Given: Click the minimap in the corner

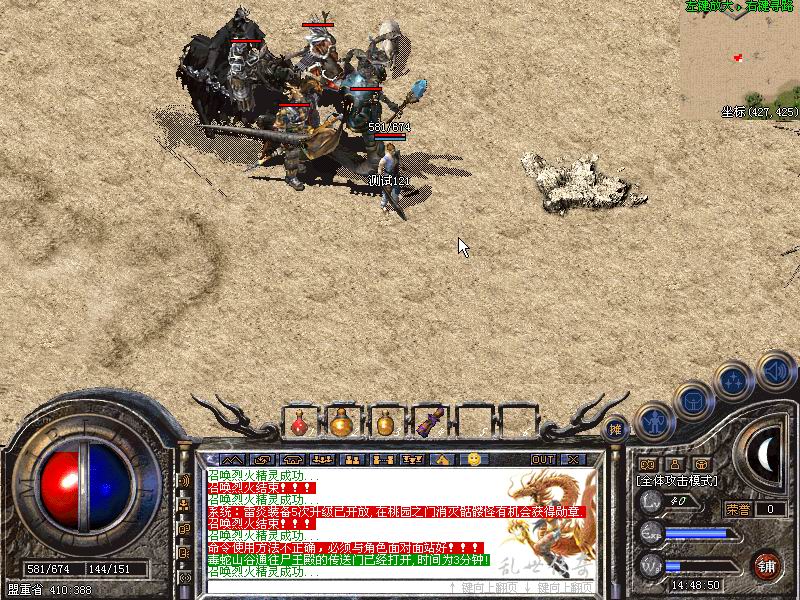Looking at the screenshot, I should (x=741, y=58).
